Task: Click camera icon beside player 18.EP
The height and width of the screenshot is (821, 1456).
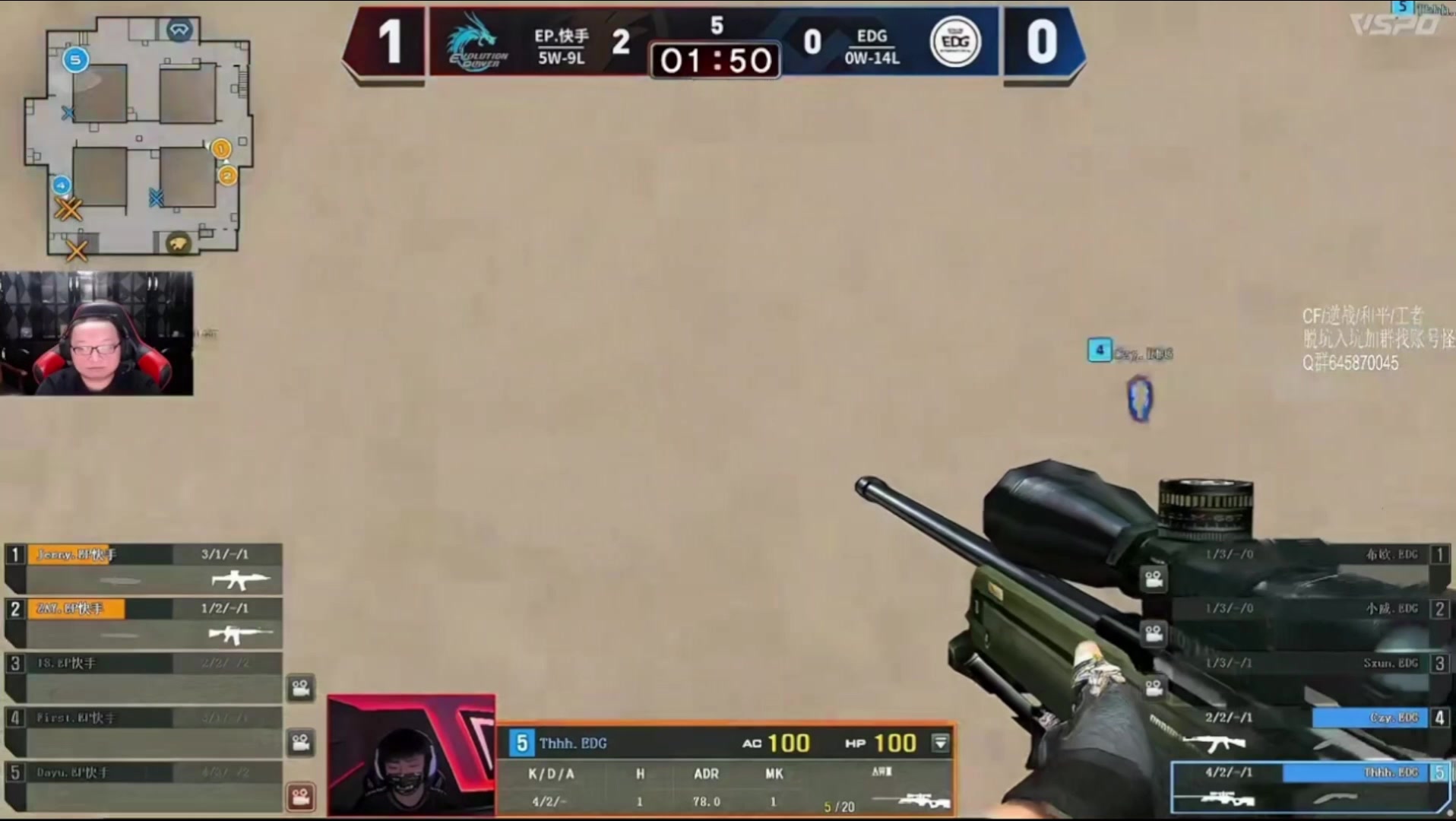Action: (x=301, y=688)
